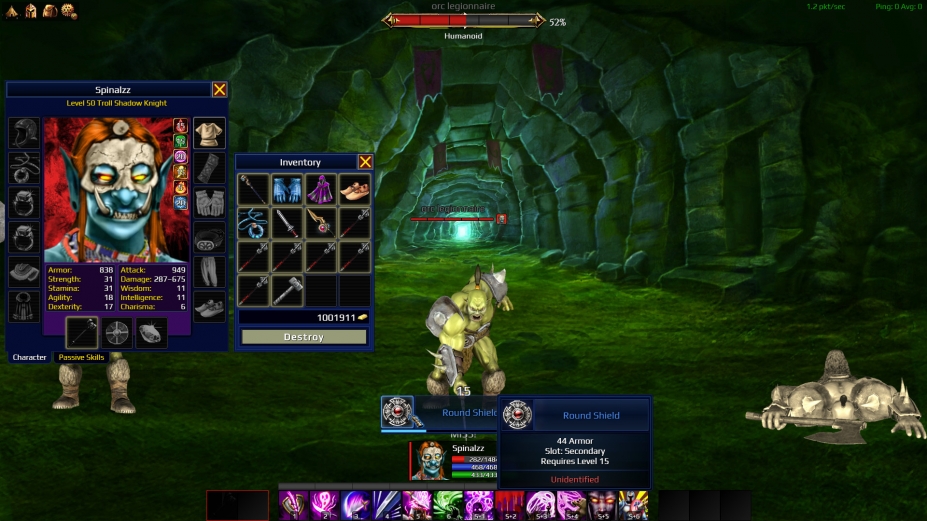Open the gear settings icon
The image size is (927, 521).
click(x=68, y=10)
